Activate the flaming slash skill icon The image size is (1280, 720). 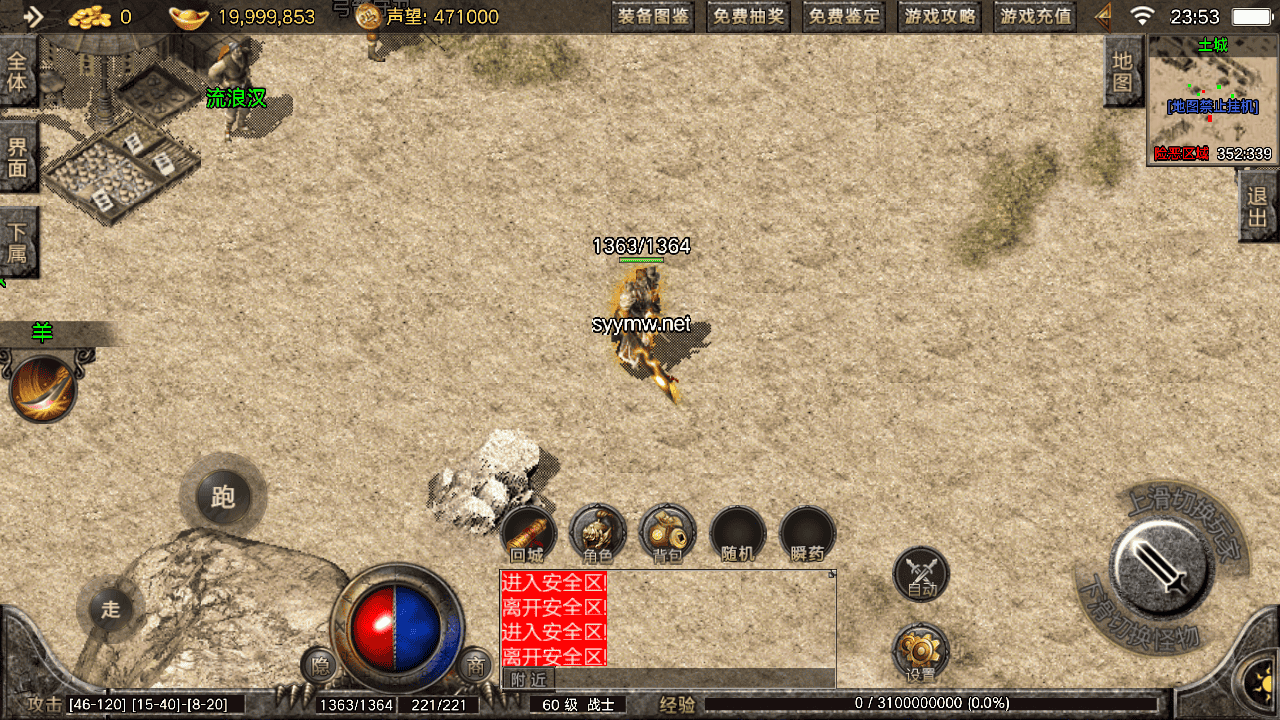[43, 389]
